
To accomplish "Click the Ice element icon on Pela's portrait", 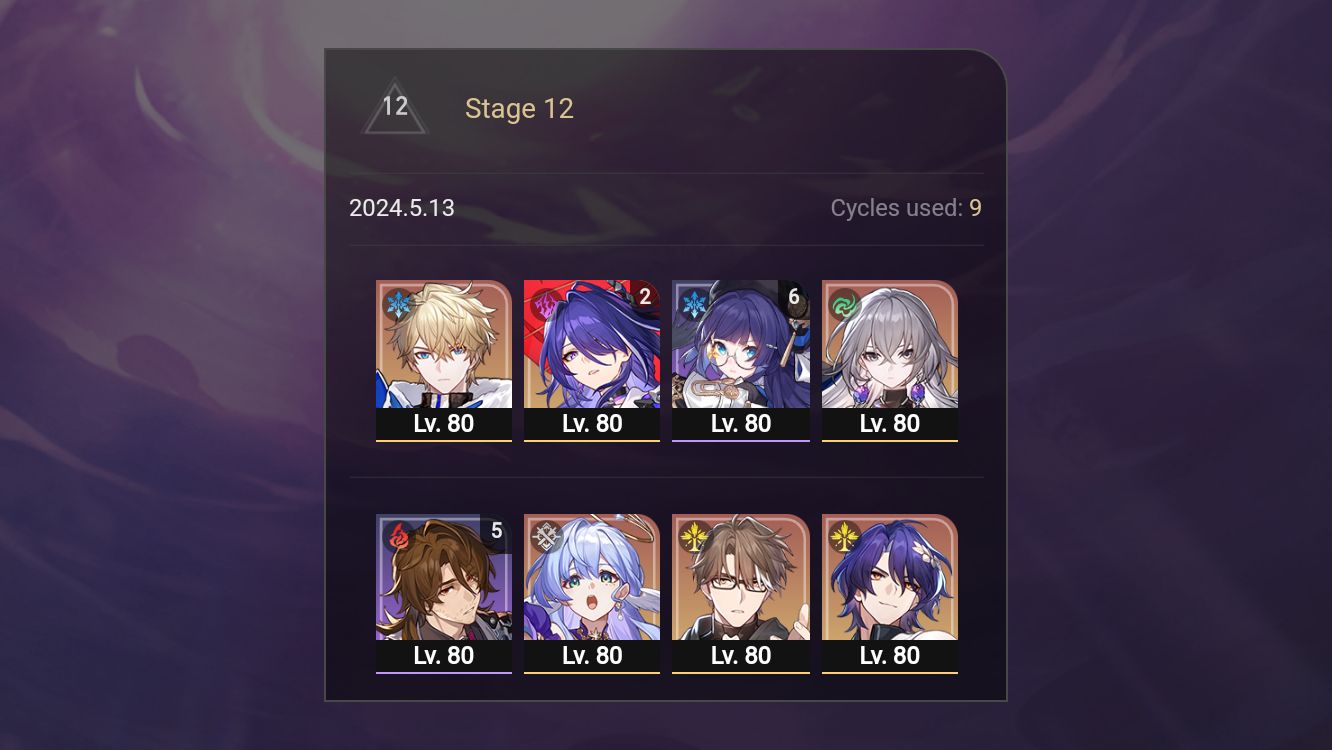I will (692, 301).
